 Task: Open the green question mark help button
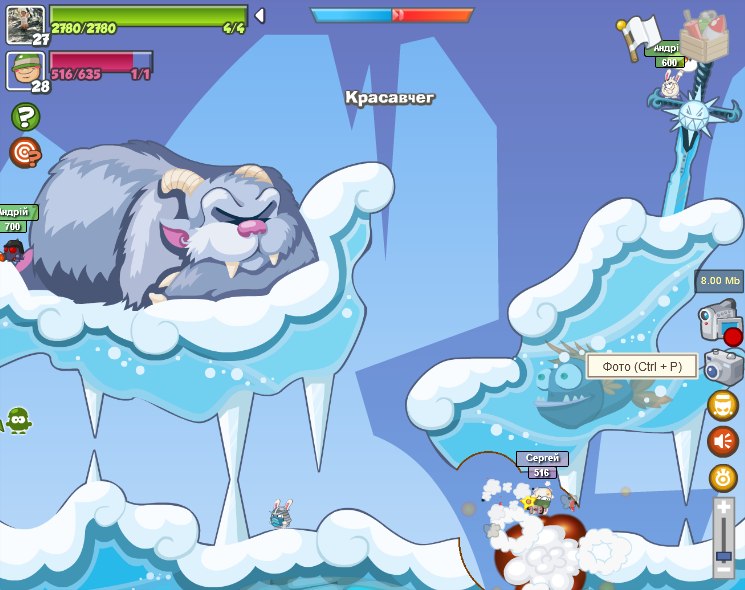click(x=25, y=117)
